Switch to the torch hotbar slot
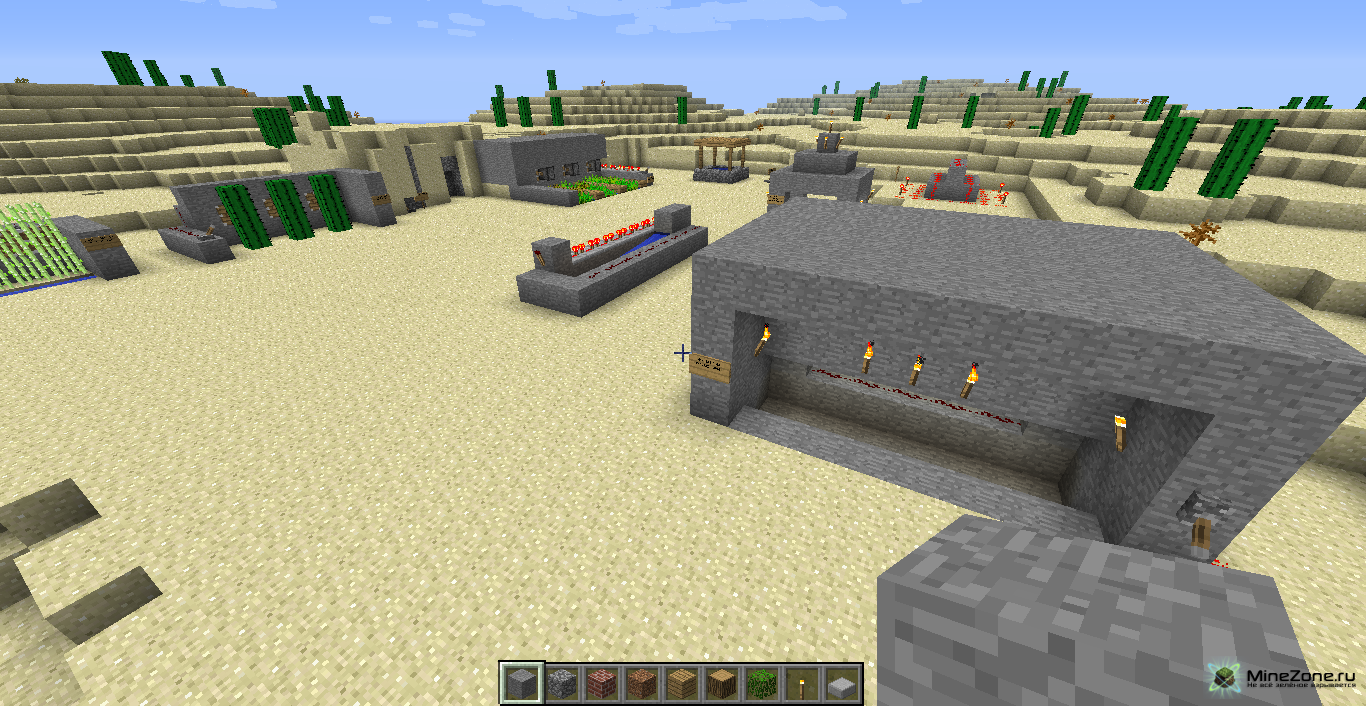The width and height of the screenshot is (1366, 706). click(x=800, y=684)
